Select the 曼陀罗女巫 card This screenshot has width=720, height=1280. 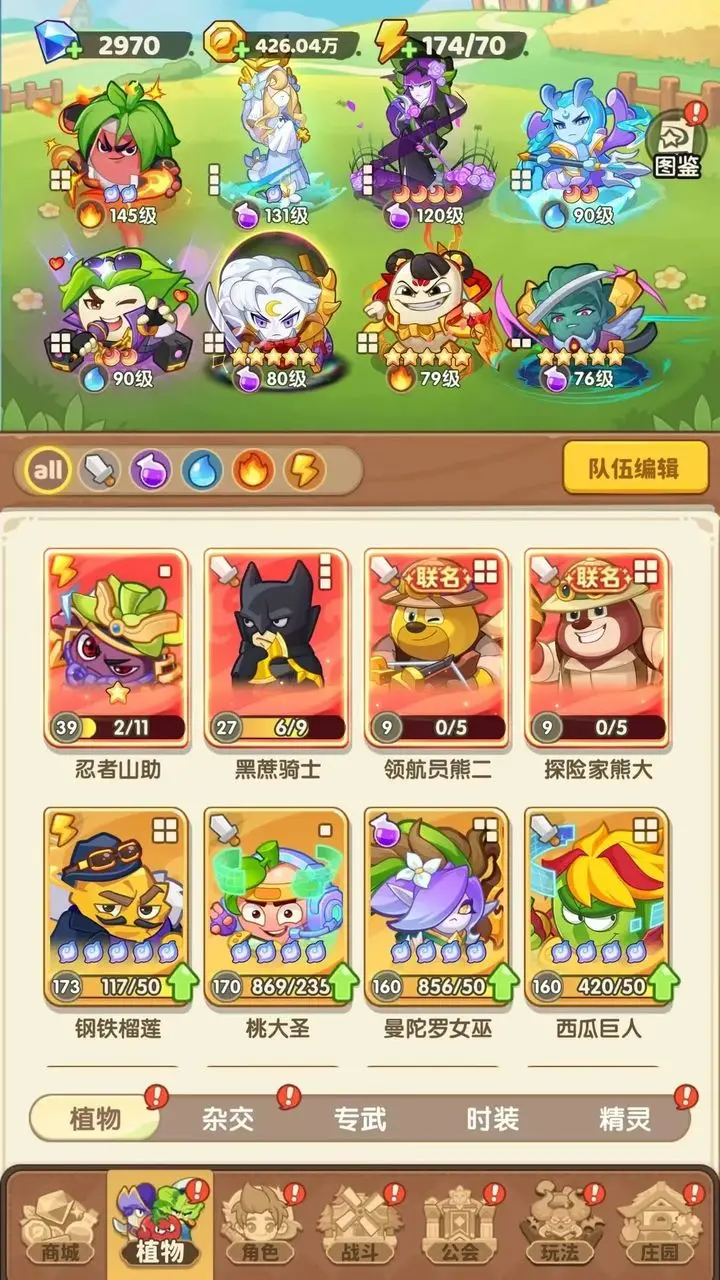[x=437, y=907]
